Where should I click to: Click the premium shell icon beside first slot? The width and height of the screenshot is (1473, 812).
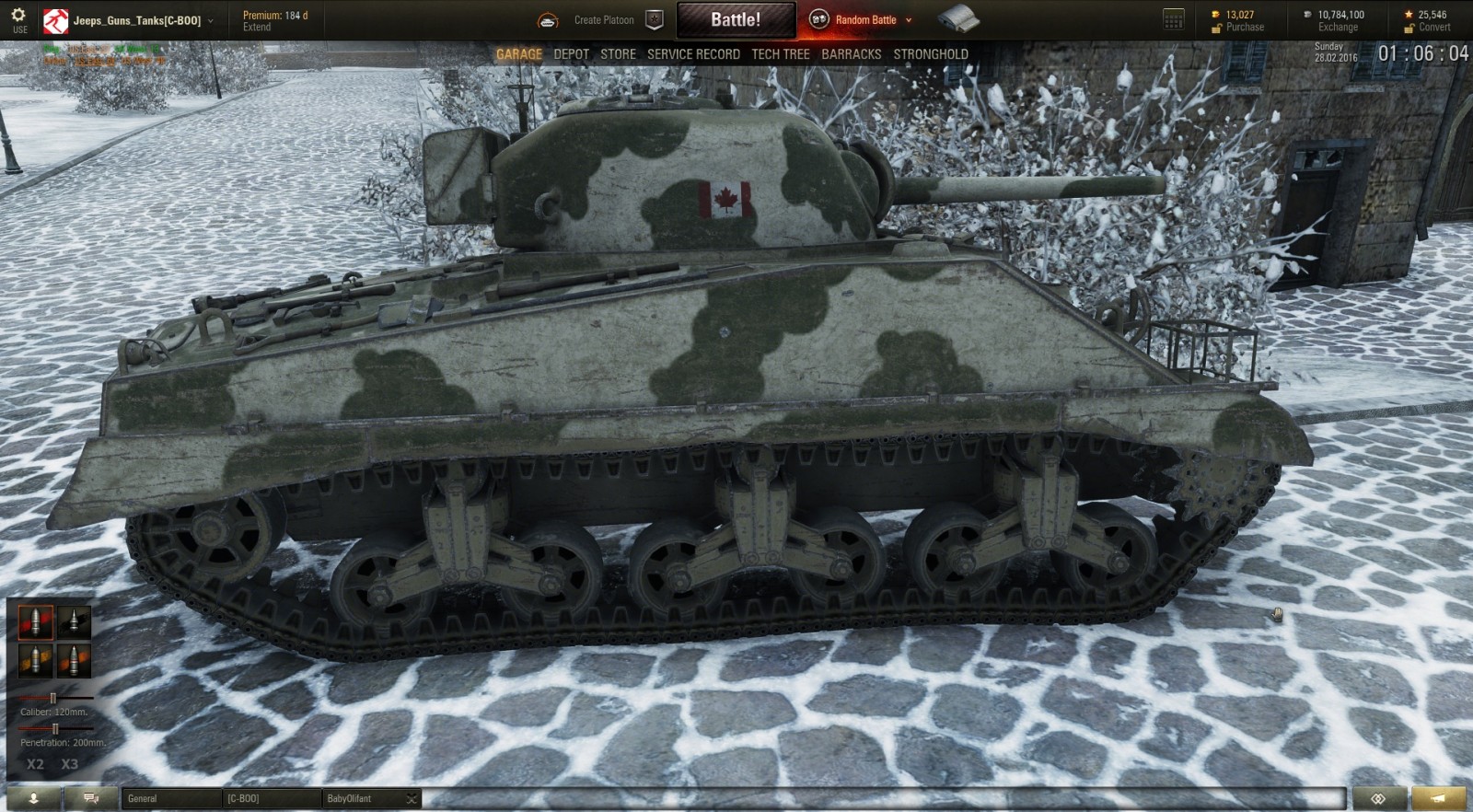point(74,622)
